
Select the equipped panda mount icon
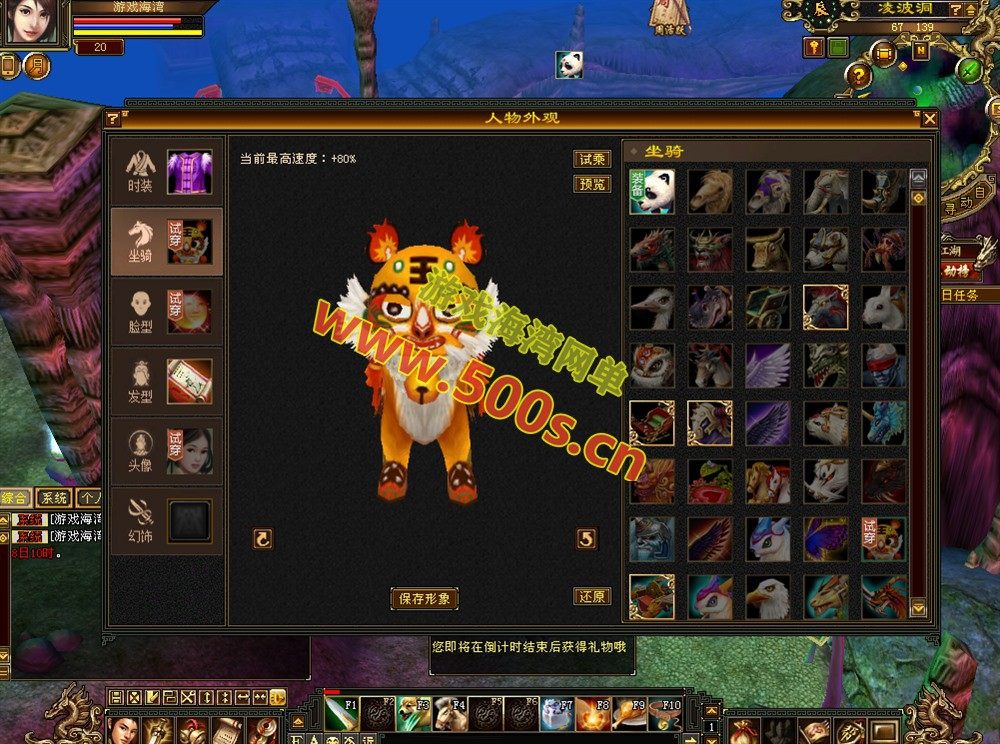pos(652,191)
